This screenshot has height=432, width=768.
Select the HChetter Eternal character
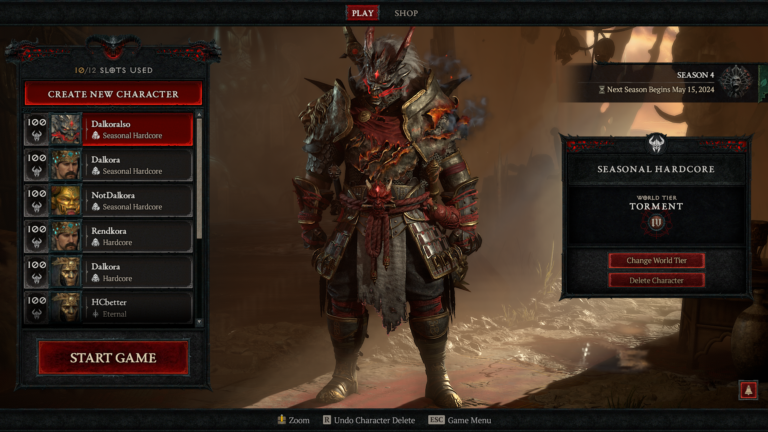pyautogui.click(x=109, y=306)
